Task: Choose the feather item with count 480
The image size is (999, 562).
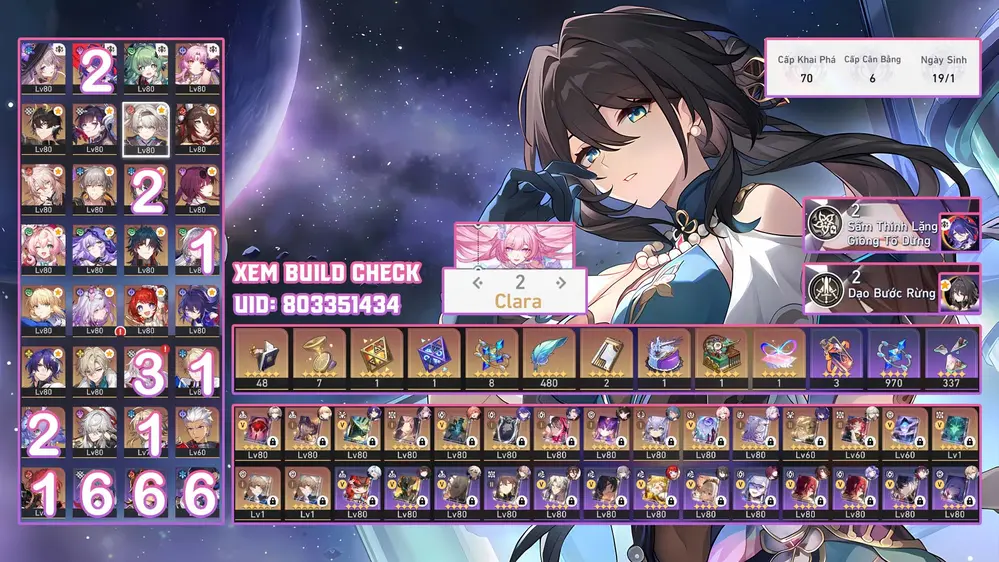Action: [549, 358]
